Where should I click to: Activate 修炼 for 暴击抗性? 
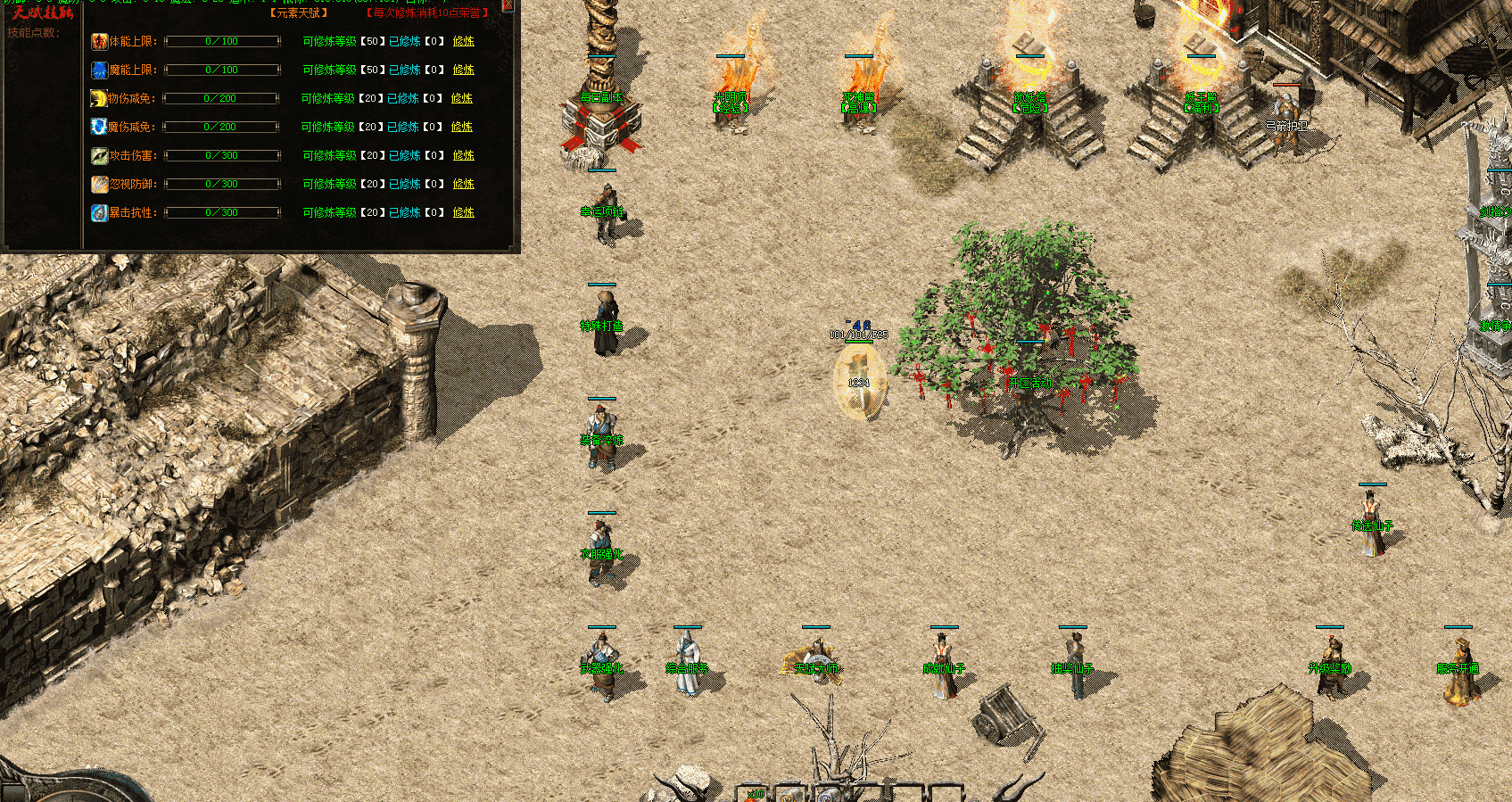point(463,212)
